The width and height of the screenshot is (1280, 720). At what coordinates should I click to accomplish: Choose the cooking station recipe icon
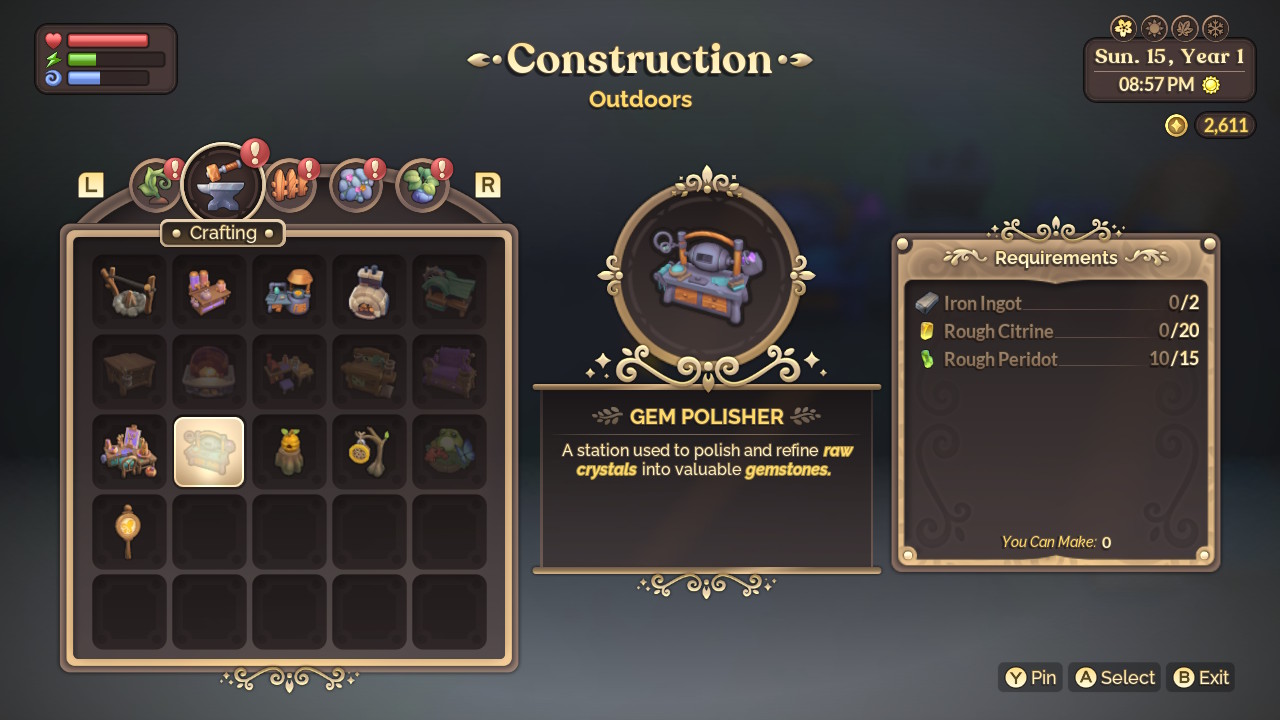[289, 290]
